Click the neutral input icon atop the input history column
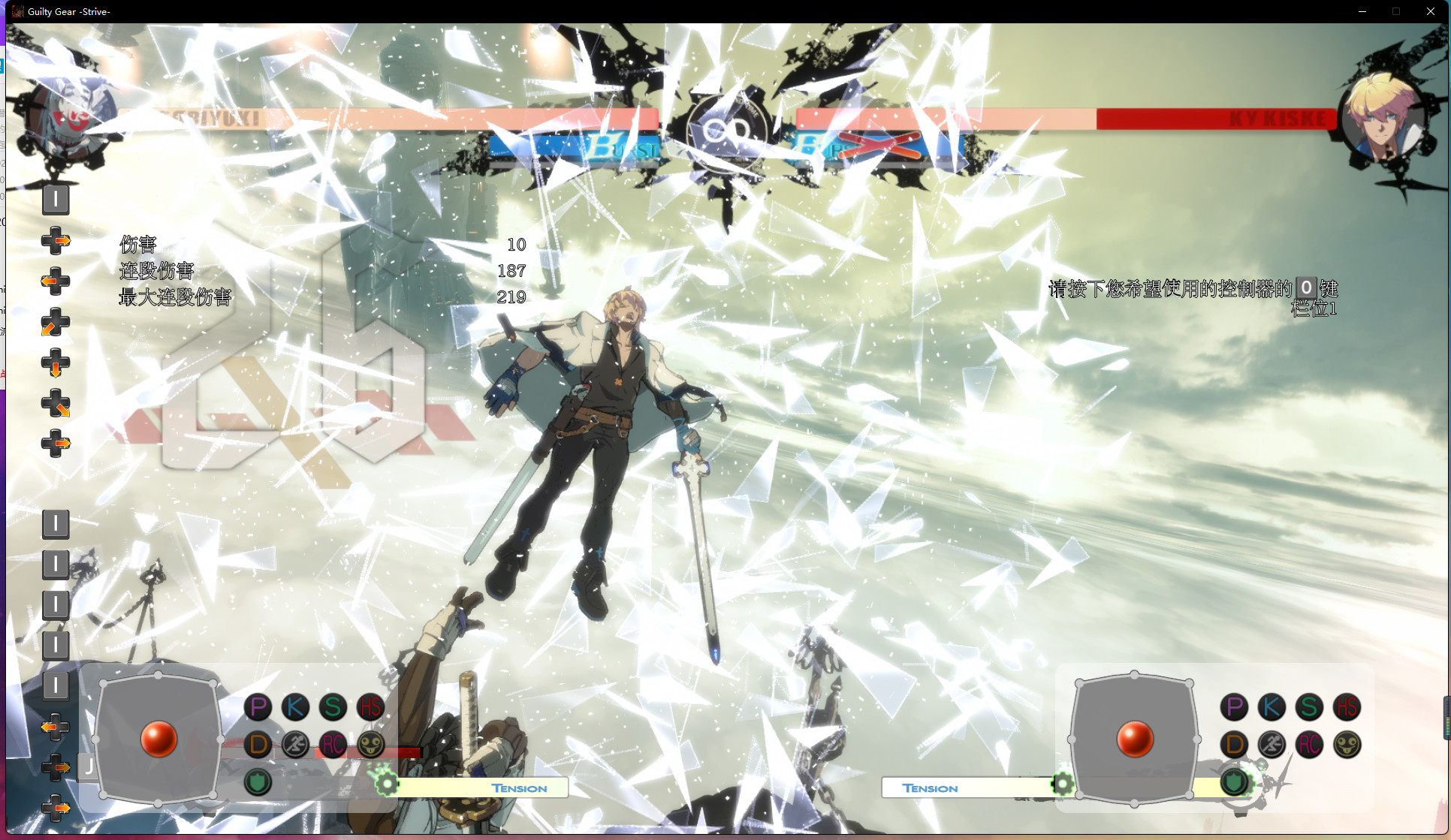 coord(56,200)
